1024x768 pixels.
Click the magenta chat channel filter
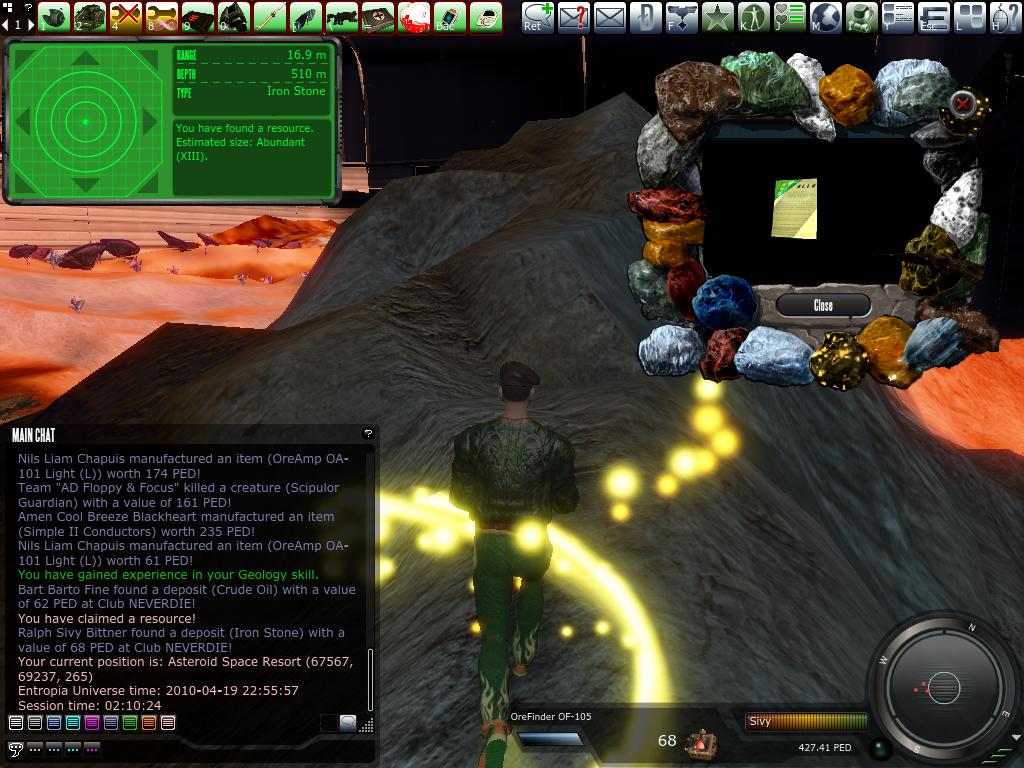click(92, 722)
